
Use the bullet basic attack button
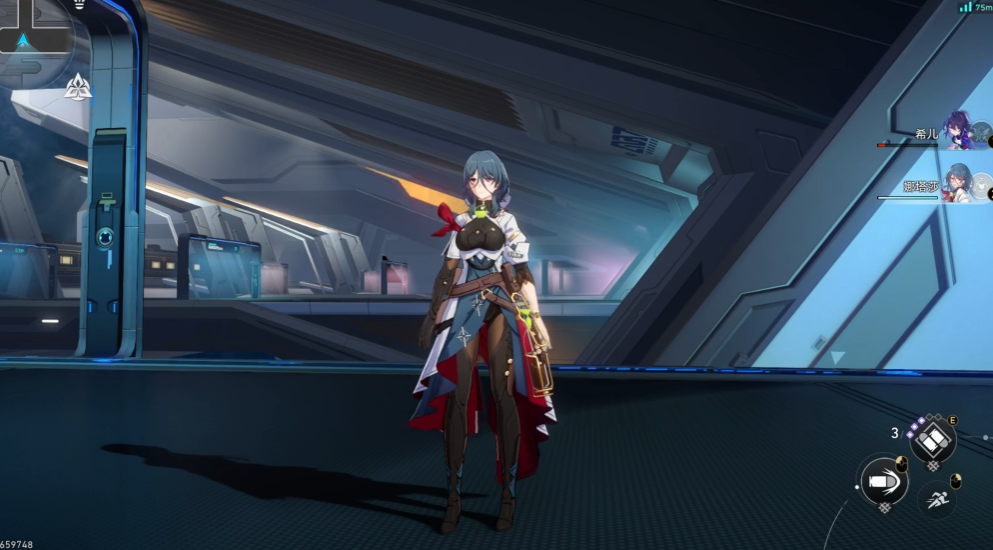click(x=884, y=482)
